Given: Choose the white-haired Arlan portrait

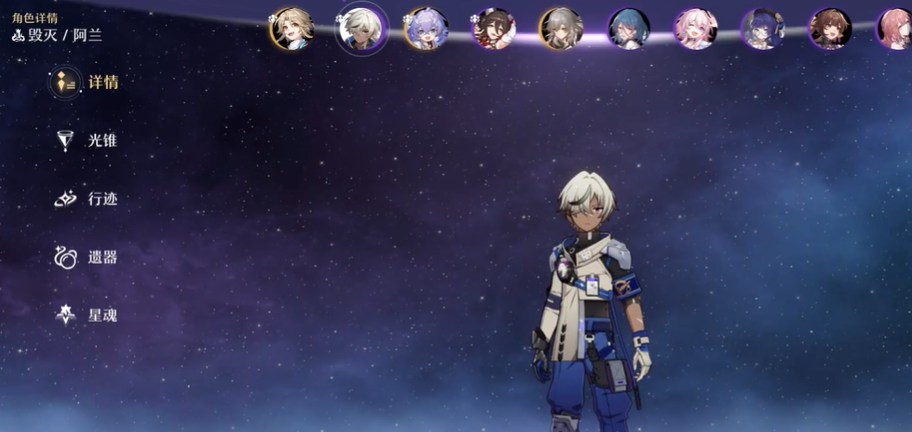Looking at the screenshot, I should tap(360, 29).
